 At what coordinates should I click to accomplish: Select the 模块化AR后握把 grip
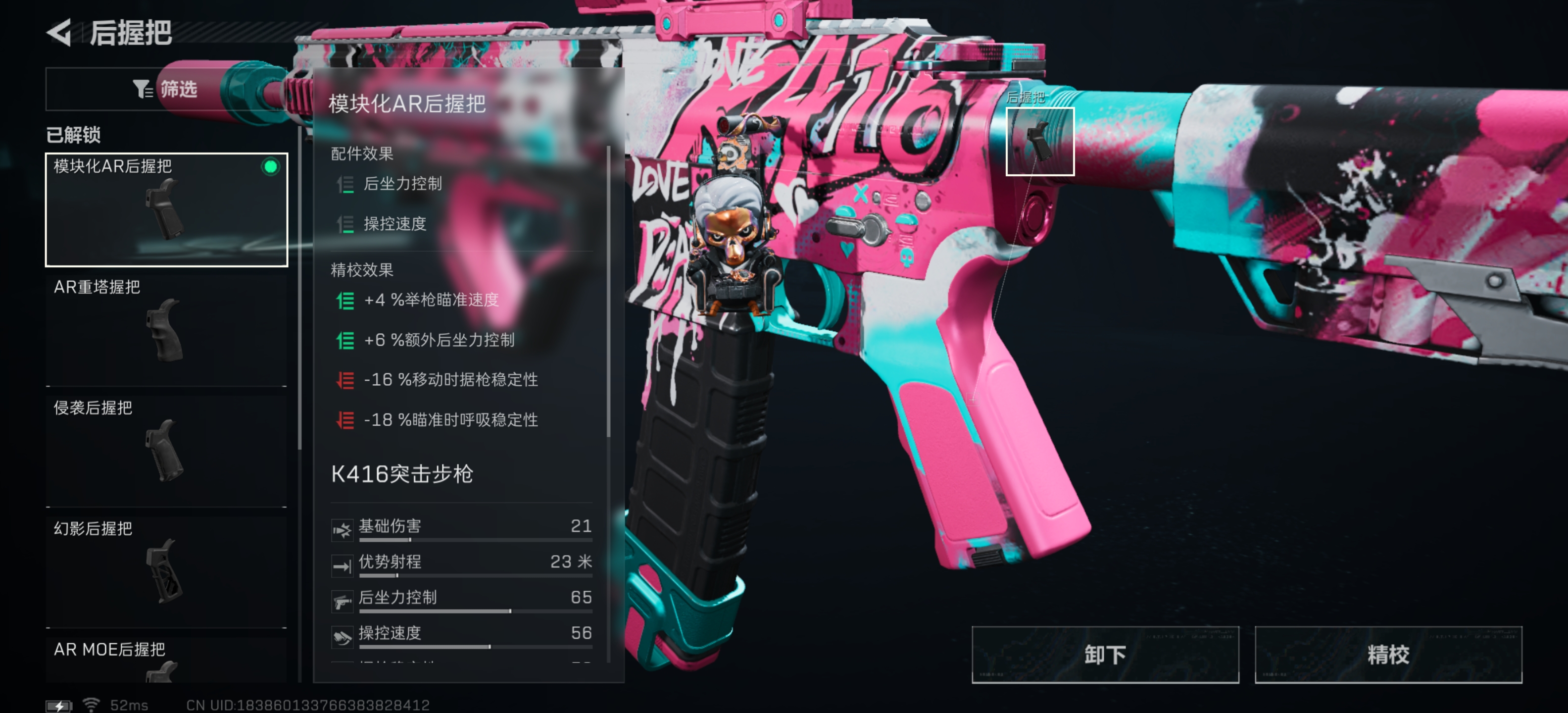pyautogui.click(x=166, y=209)
